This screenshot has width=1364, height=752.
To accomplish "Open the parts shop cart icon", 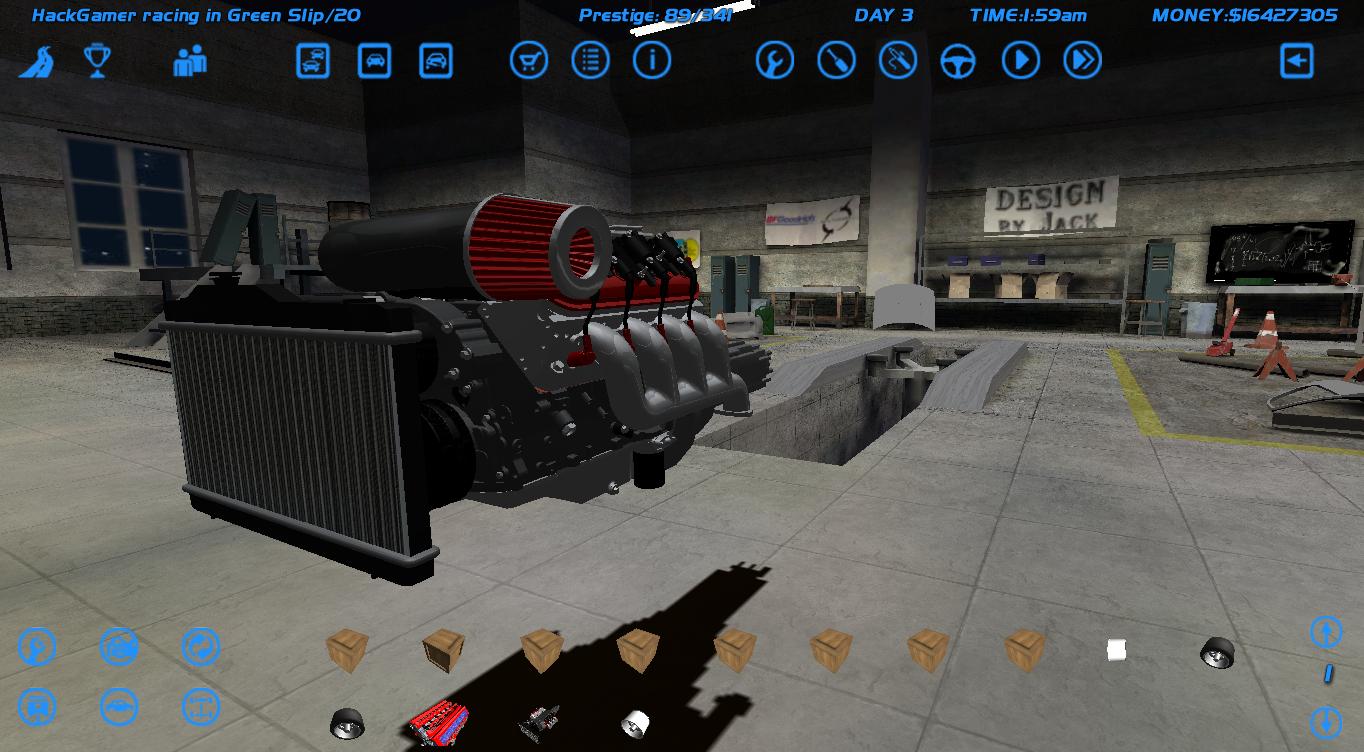I will pos(529,60).
